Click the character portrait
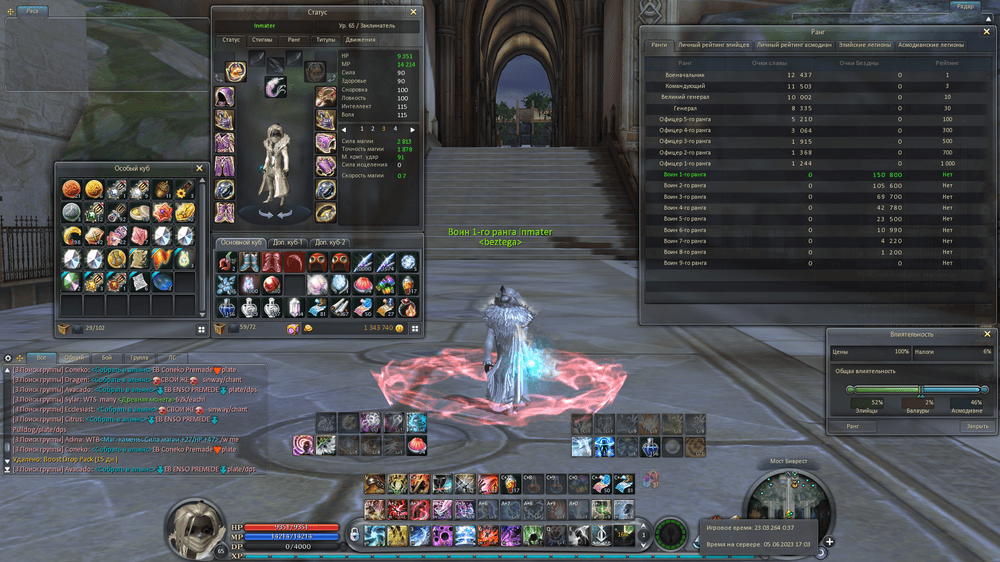1000x562 pixels. tap(195, 523)
